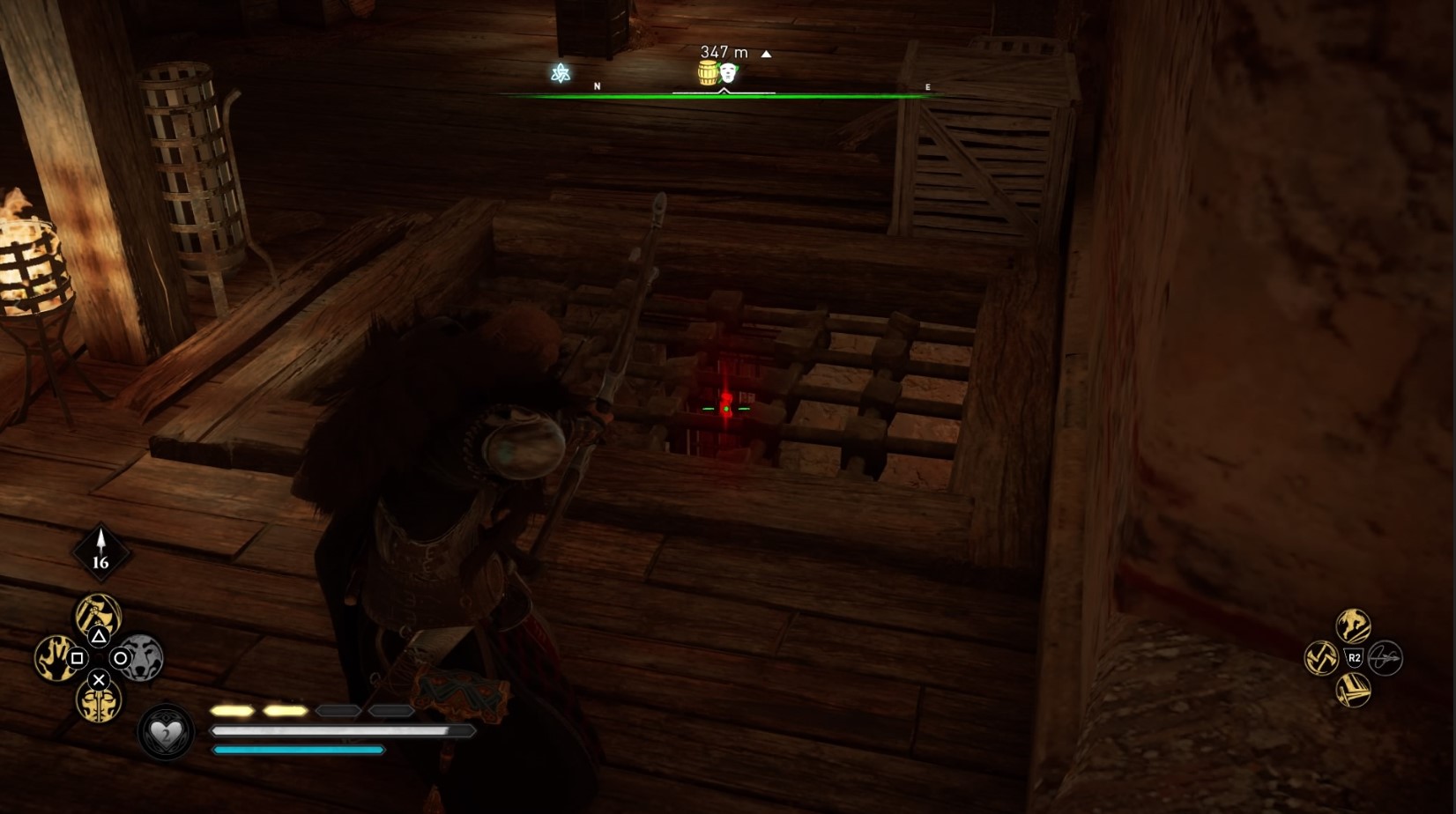Enable the crossed axes ability left of R2

point(1321,657)
